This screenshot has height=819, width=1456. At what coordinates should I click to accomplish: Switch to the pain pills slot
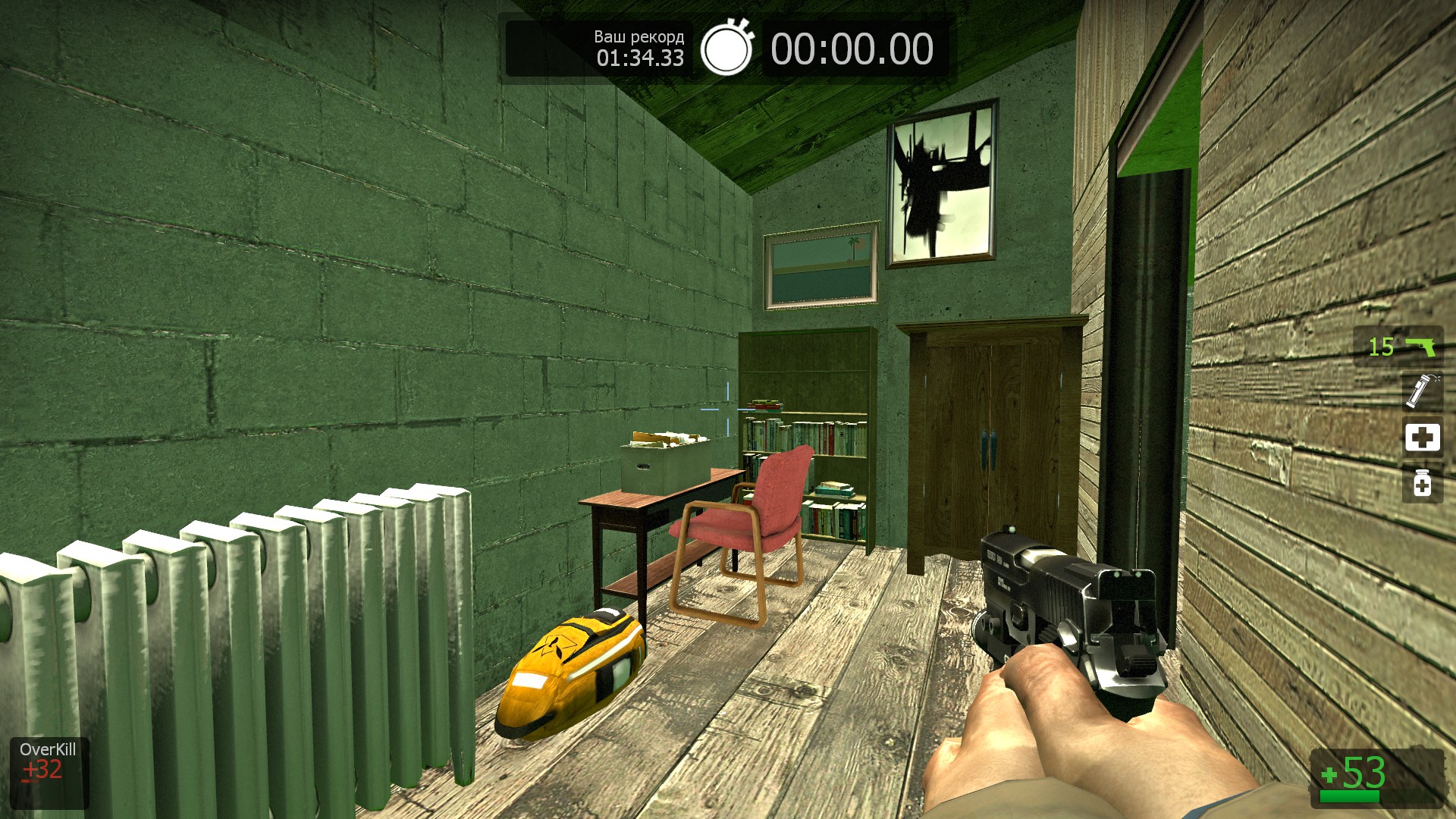pos(1422,483)
